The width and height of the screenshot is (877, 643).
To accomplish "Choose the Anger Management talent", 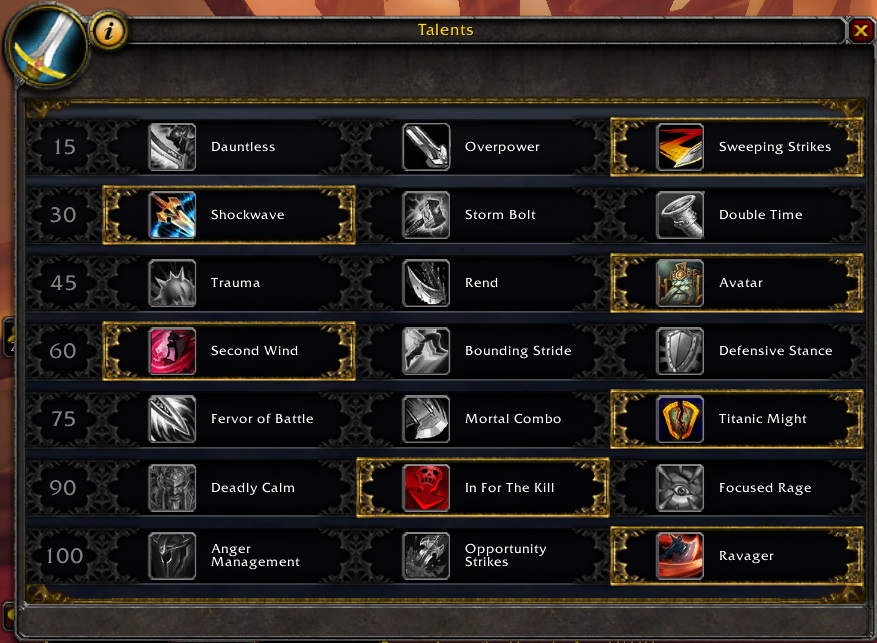I will 229,556.
